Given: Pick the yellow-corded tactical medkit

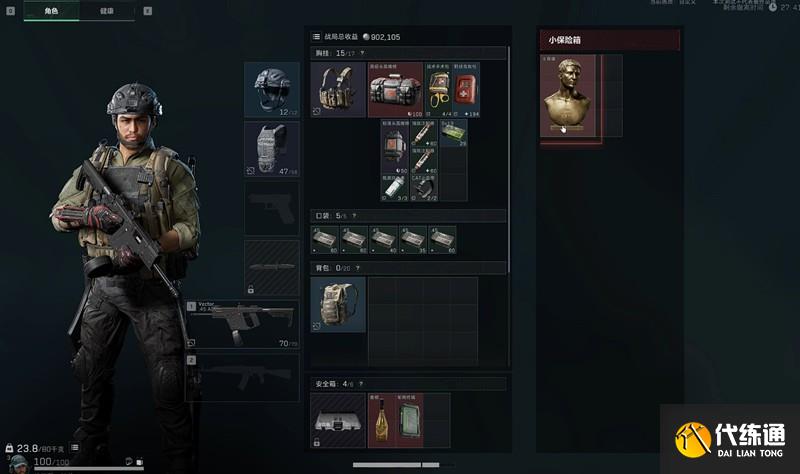Looking at the screenshot, I should (440, 92).
